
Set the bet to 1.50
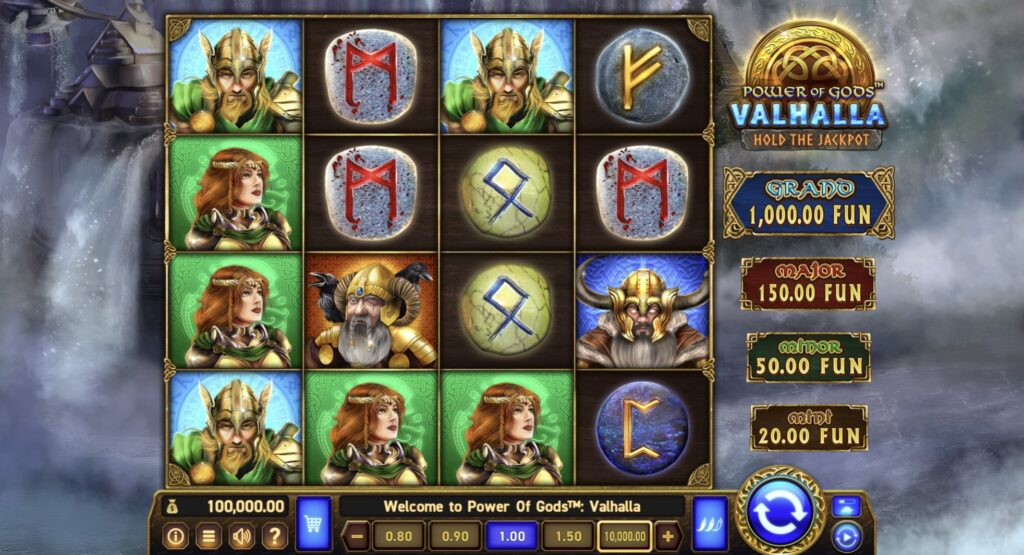click(x=568, y=536)
